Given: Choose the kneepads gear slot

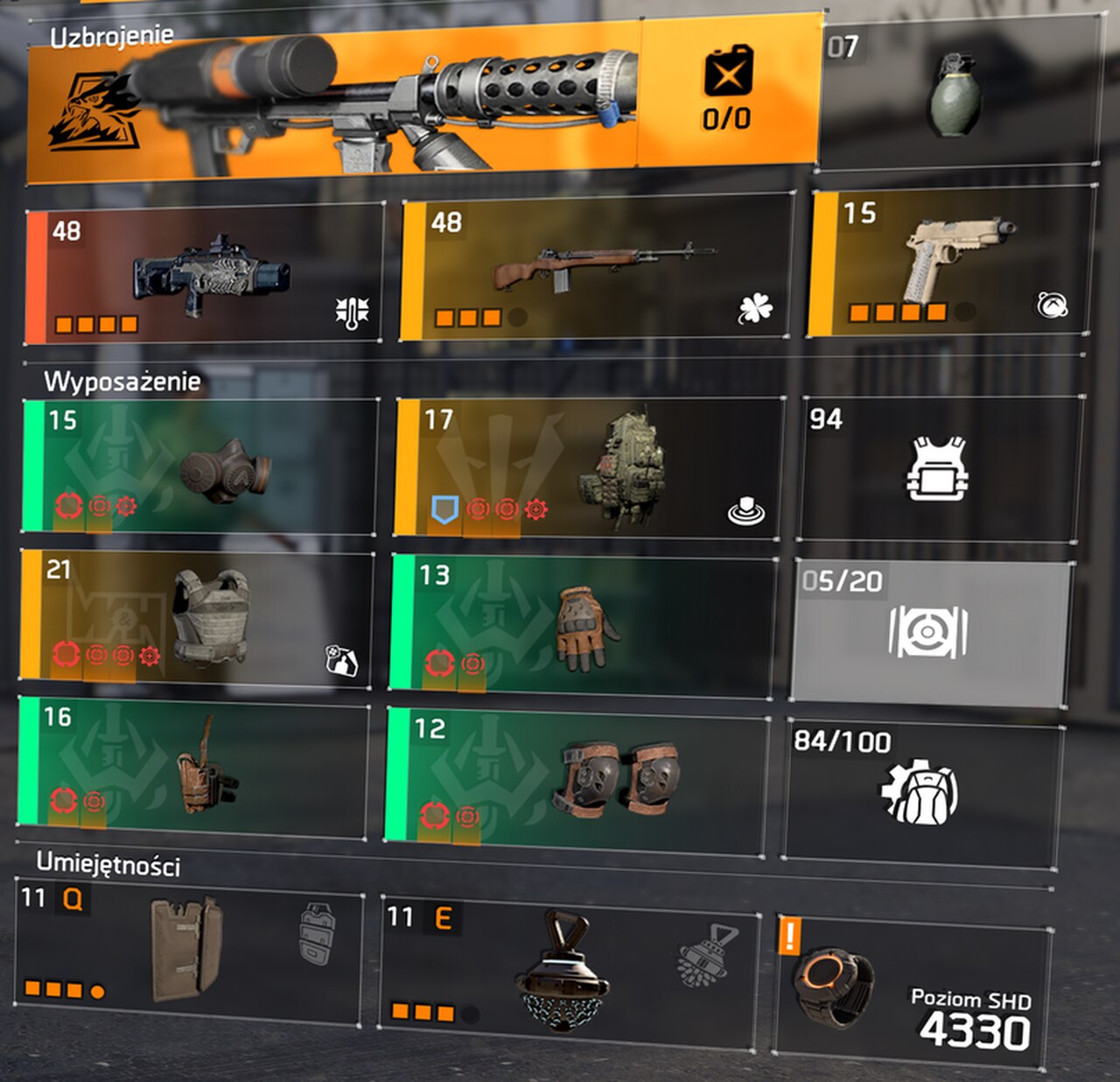Looking at the screenshot, I should [x=576, y=781].
